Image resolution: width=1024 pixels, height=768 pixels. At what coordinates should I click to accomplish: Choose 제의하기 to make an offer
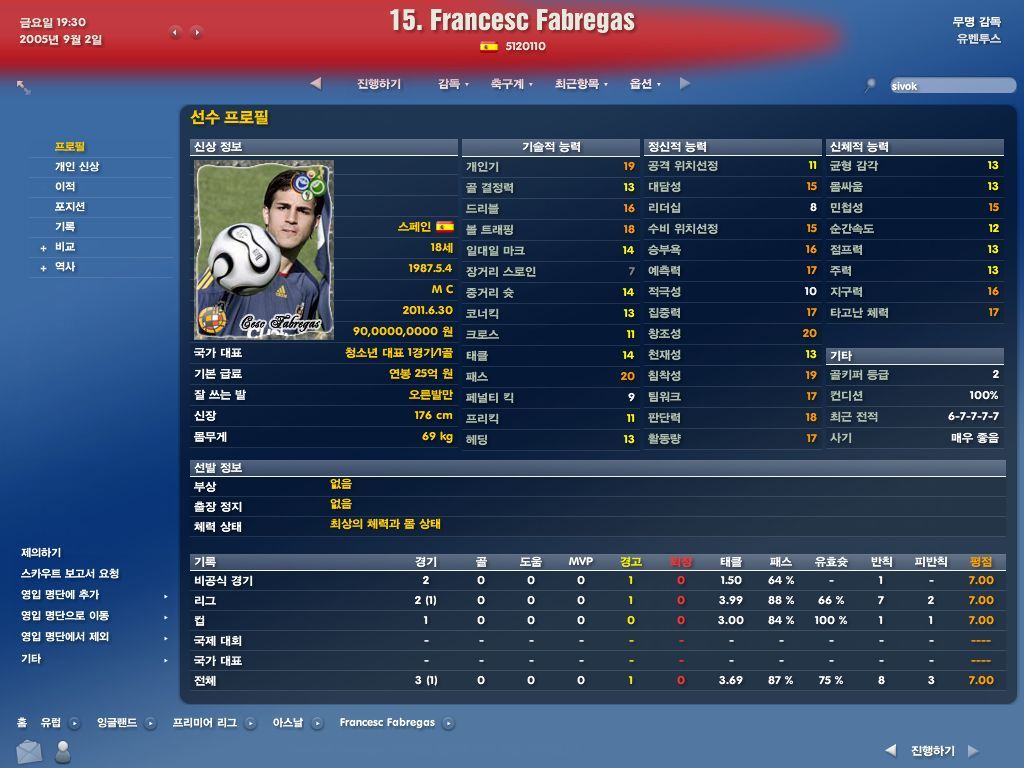[x=41, y=553]
